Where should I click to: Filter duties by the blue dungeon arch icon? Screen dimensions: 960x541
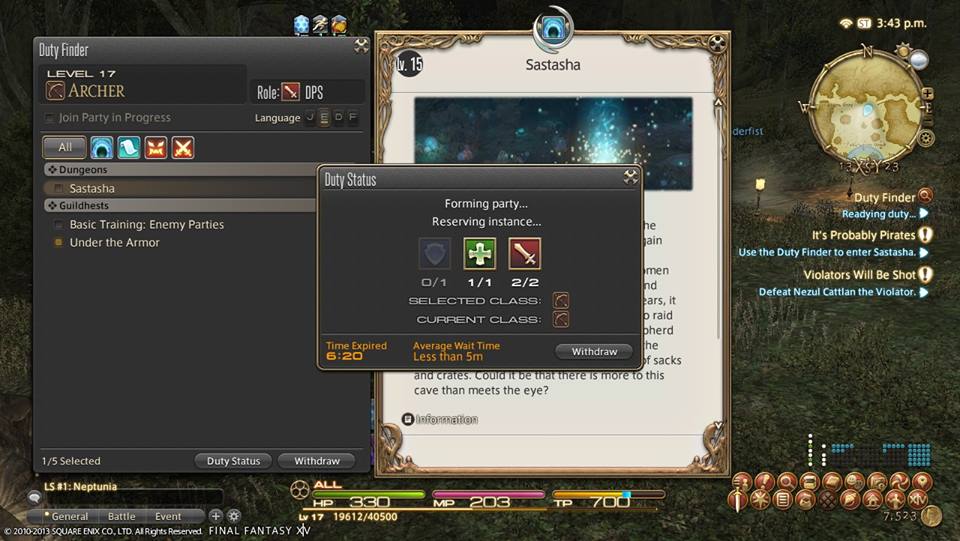[102, 148]
